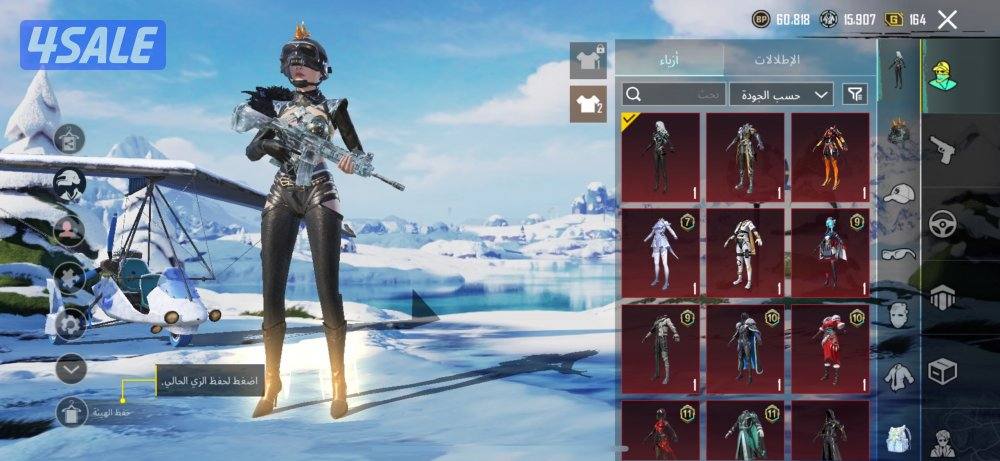Open the حسب الجودة sort dropdown

point(781,94)
